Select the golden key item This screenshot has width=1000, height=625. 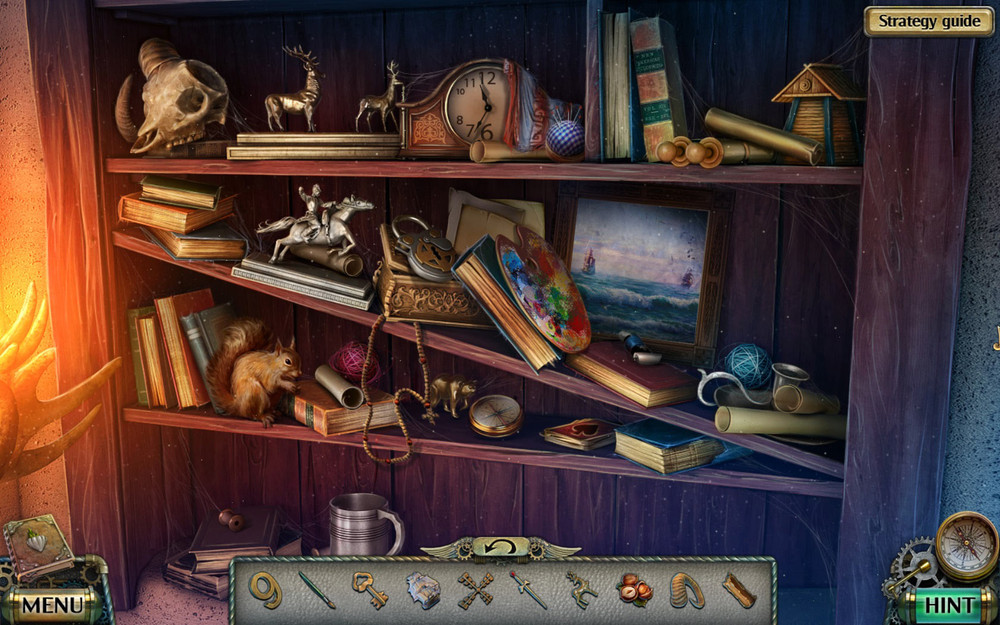tap(369, 589)
